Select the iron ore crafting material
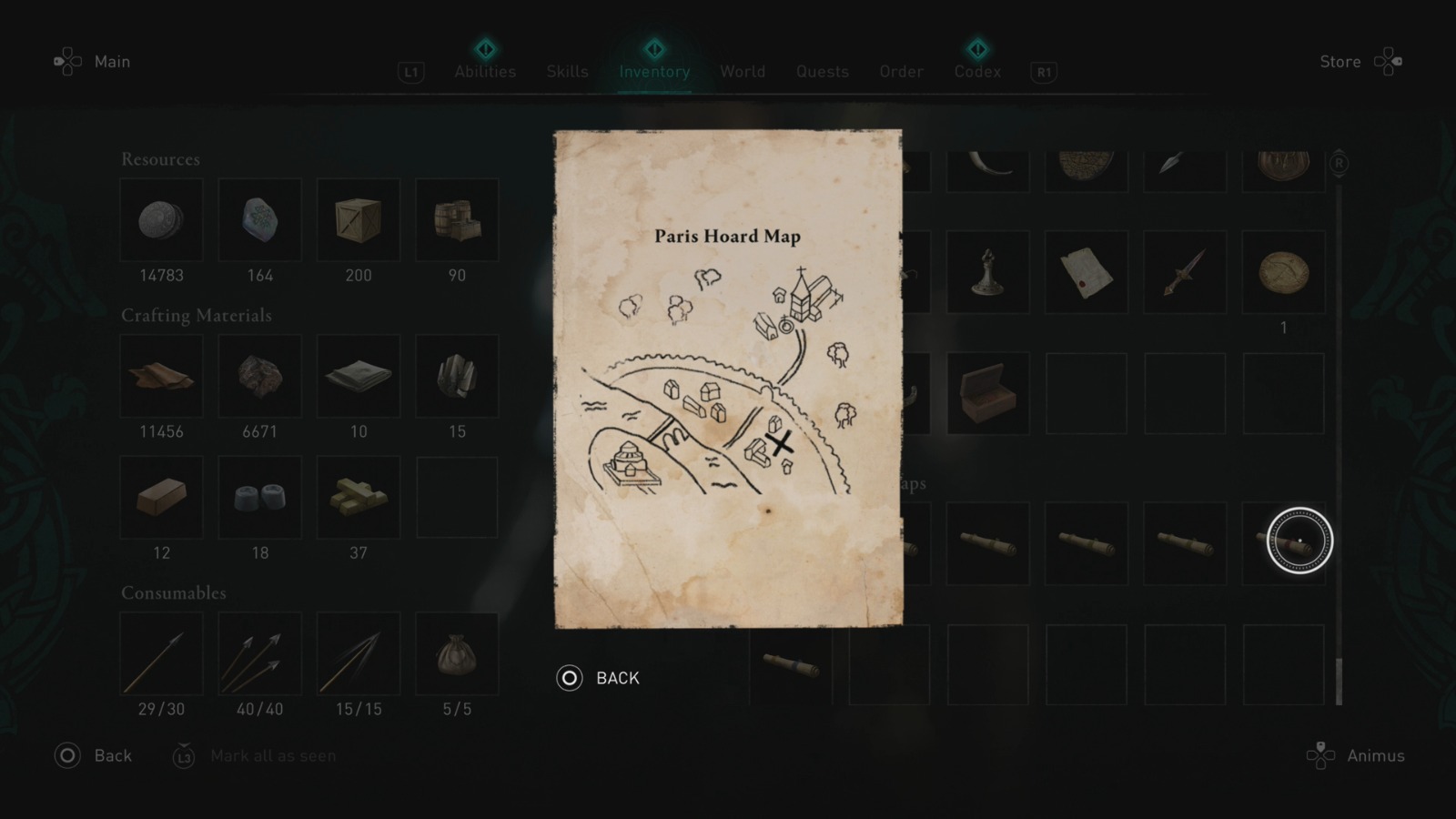 point(260,376)
